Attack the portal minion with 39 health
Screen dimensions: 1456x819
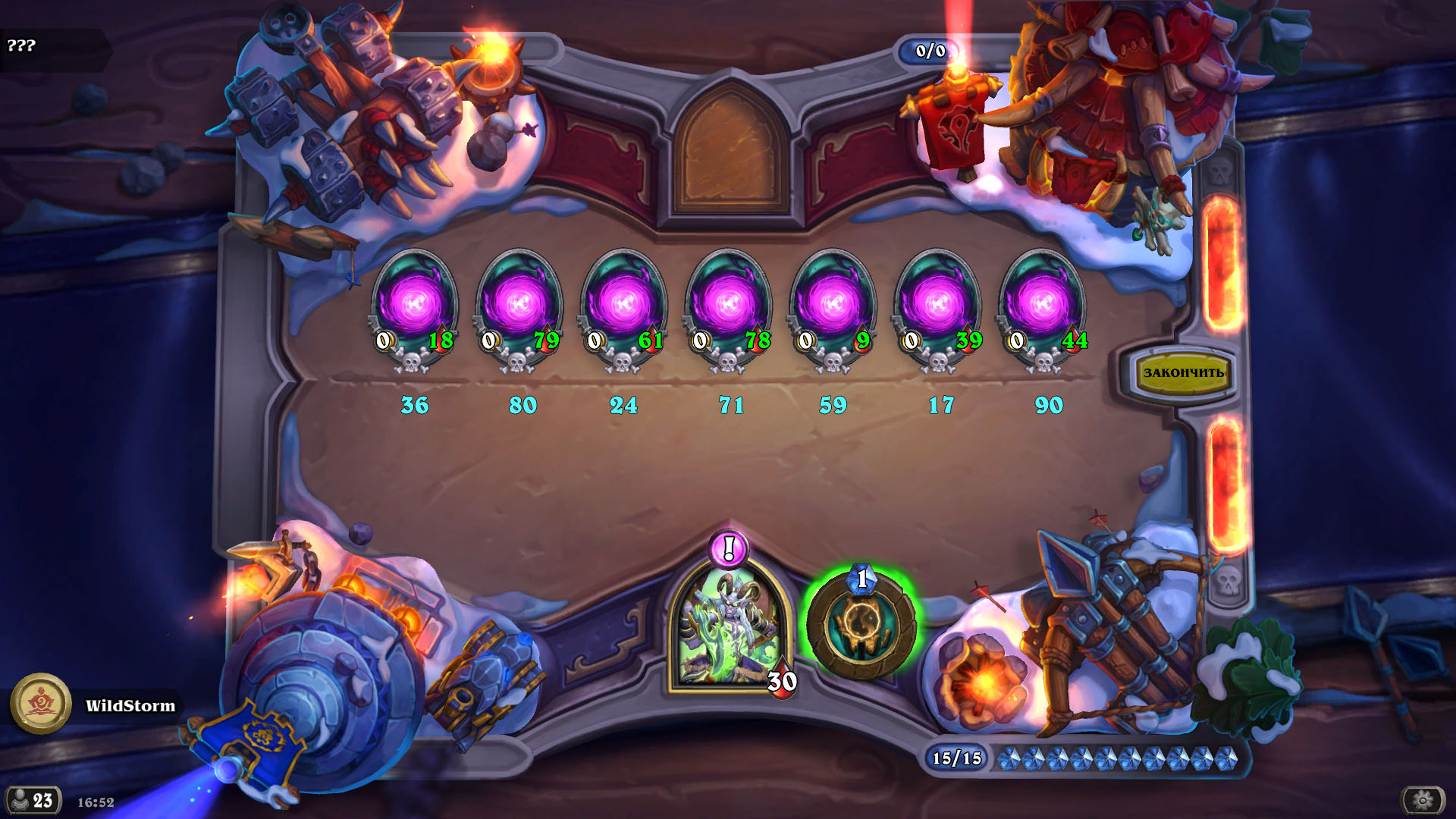click(x=938, y=307)
